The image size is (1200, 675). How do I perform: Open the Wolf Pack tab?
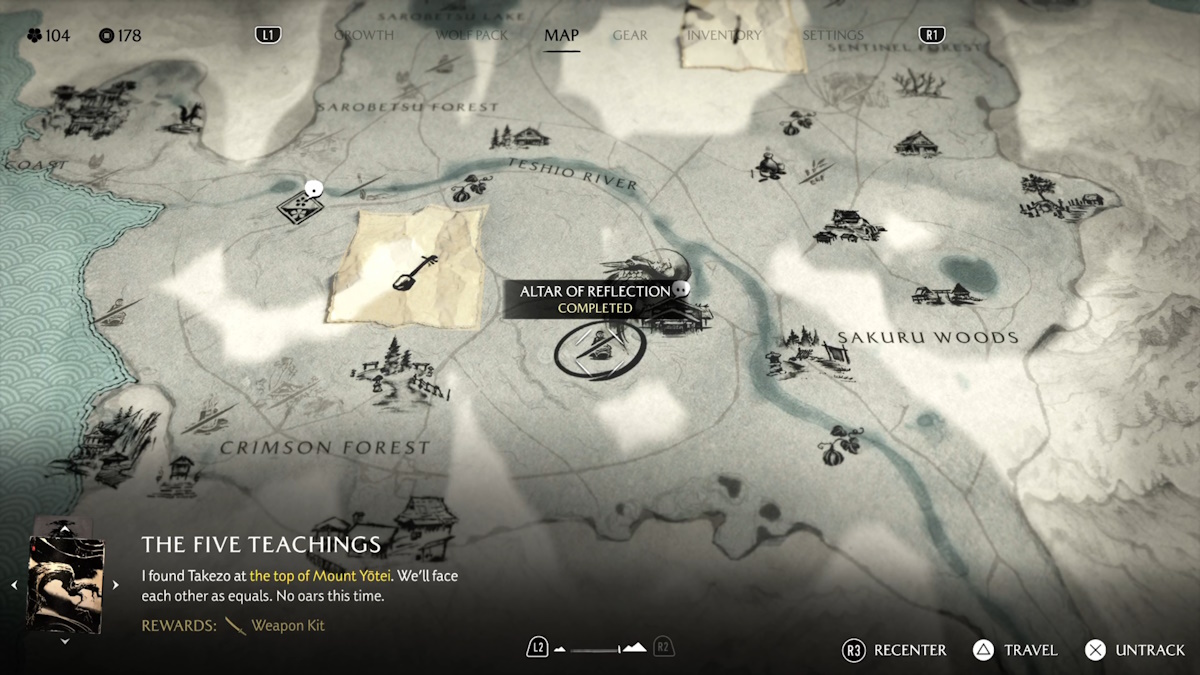pyautogui.click(x=472, y=35)
